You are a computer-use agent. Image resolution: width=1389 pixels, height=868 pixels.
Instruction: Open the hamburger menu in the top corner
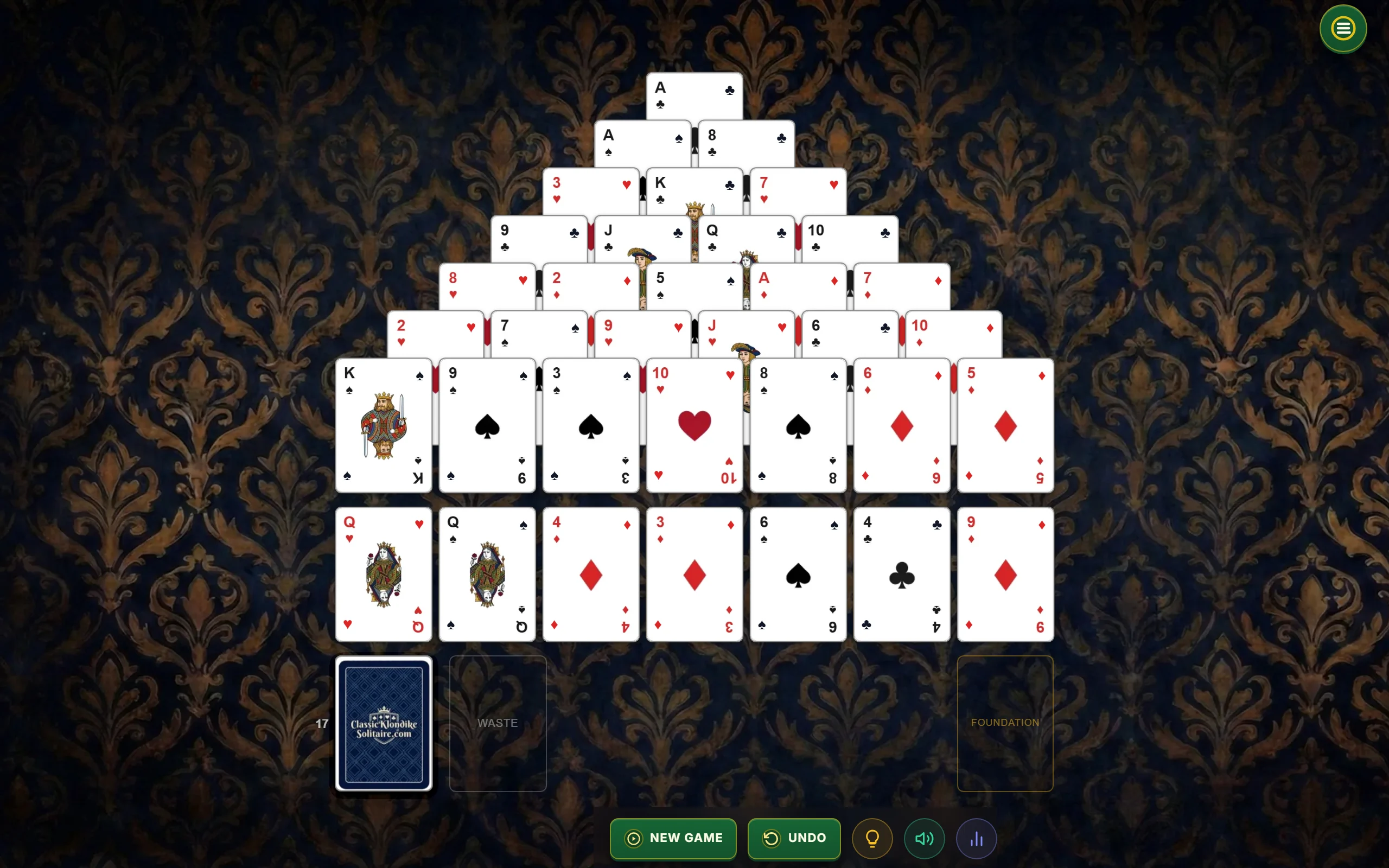(1342, 28)
